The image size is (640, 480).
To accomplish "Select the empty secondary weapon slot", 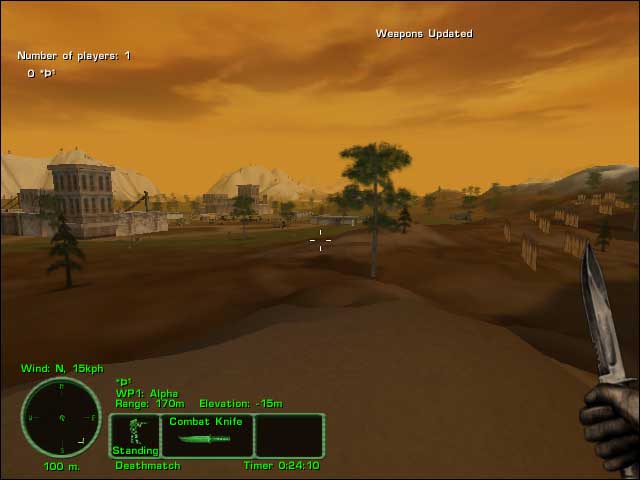I will [289, 436].
